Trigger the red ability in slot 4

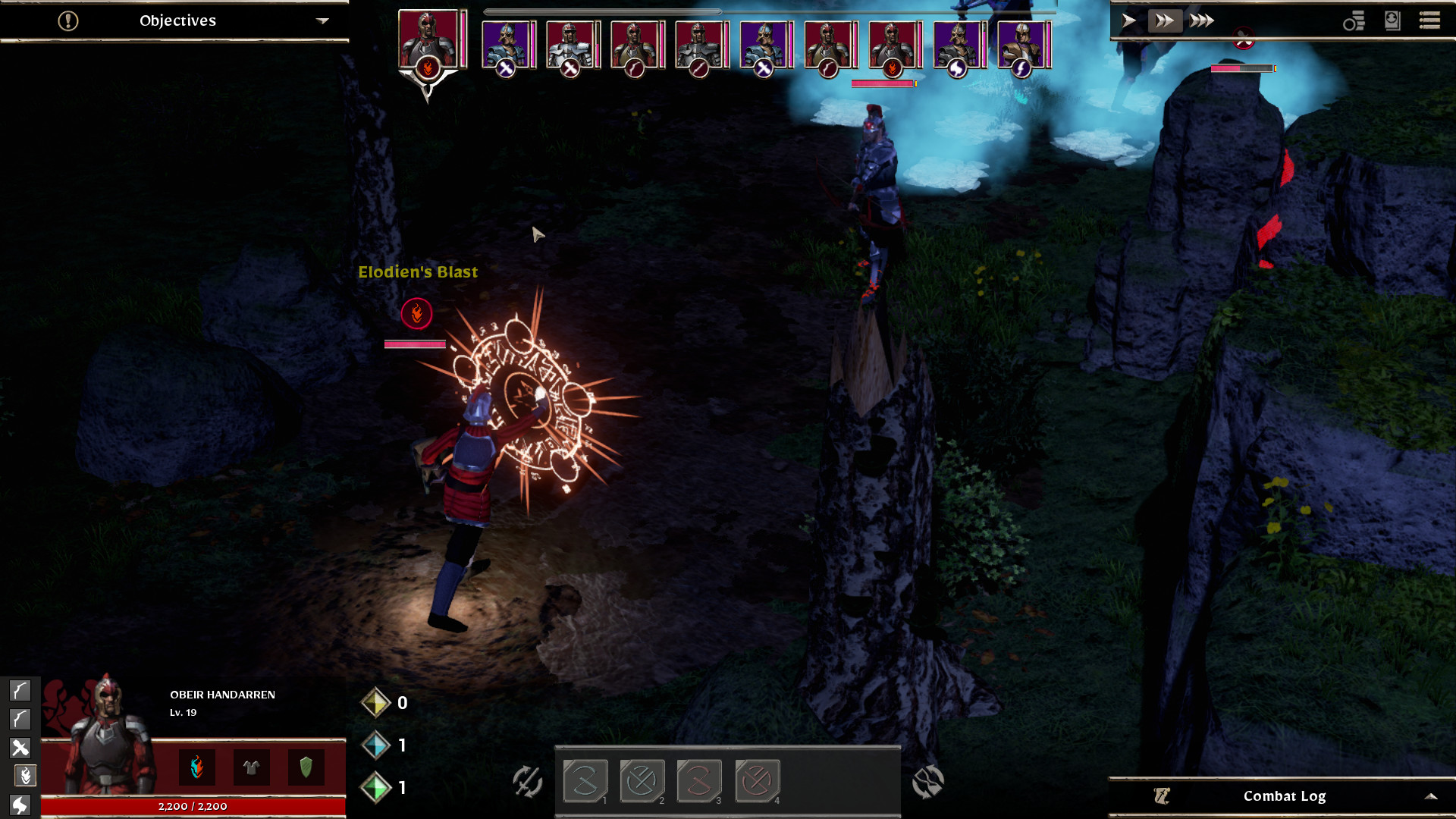click(757, 780)
